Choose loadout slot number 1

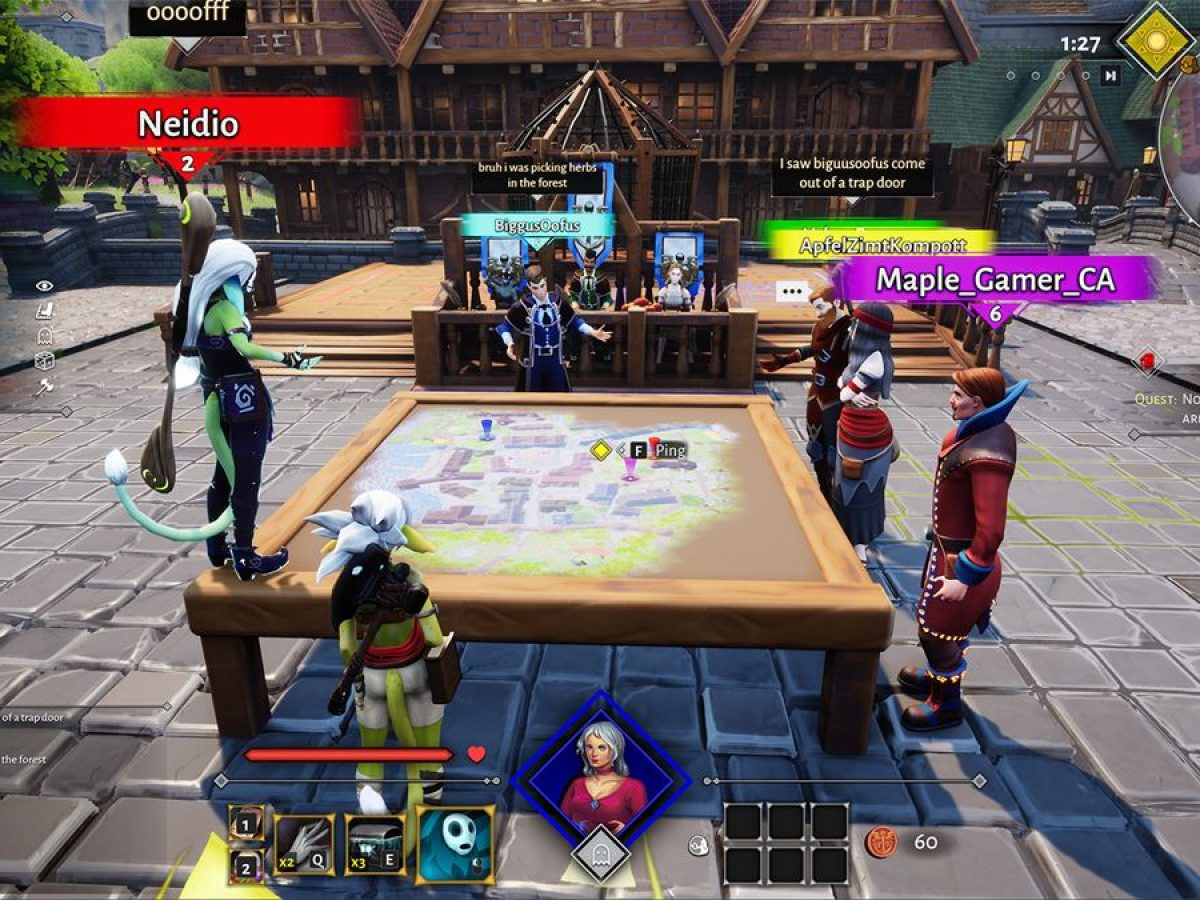(246, 823)
